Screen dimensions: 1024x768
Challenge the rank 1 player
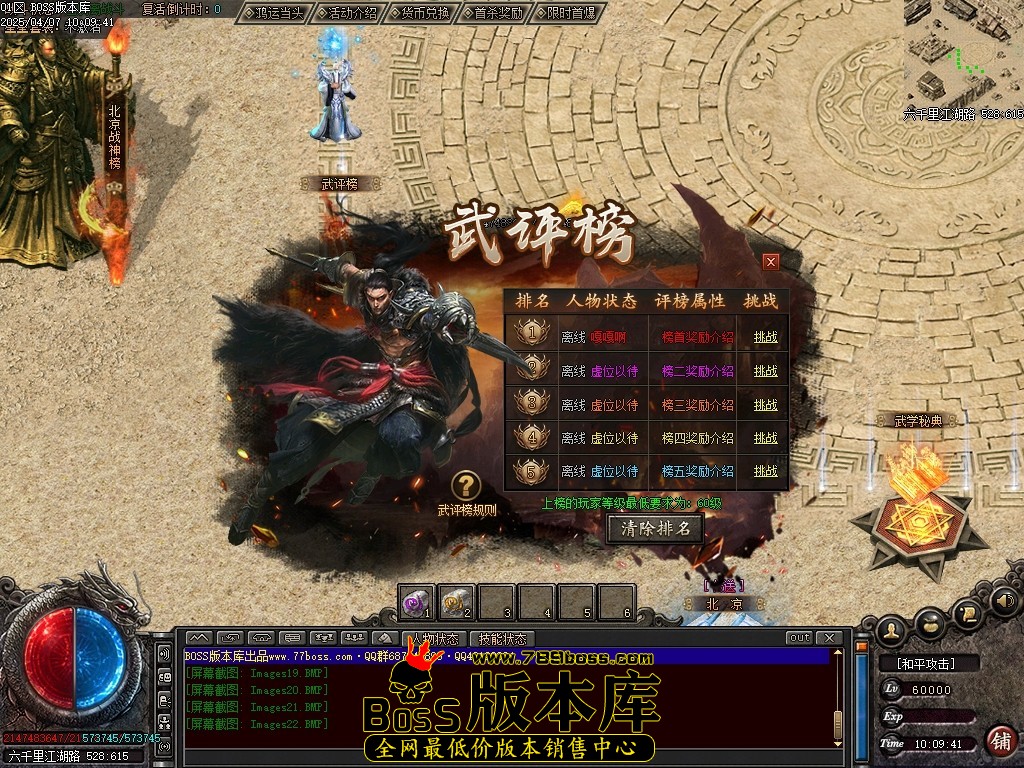click(x=765, y=338)
